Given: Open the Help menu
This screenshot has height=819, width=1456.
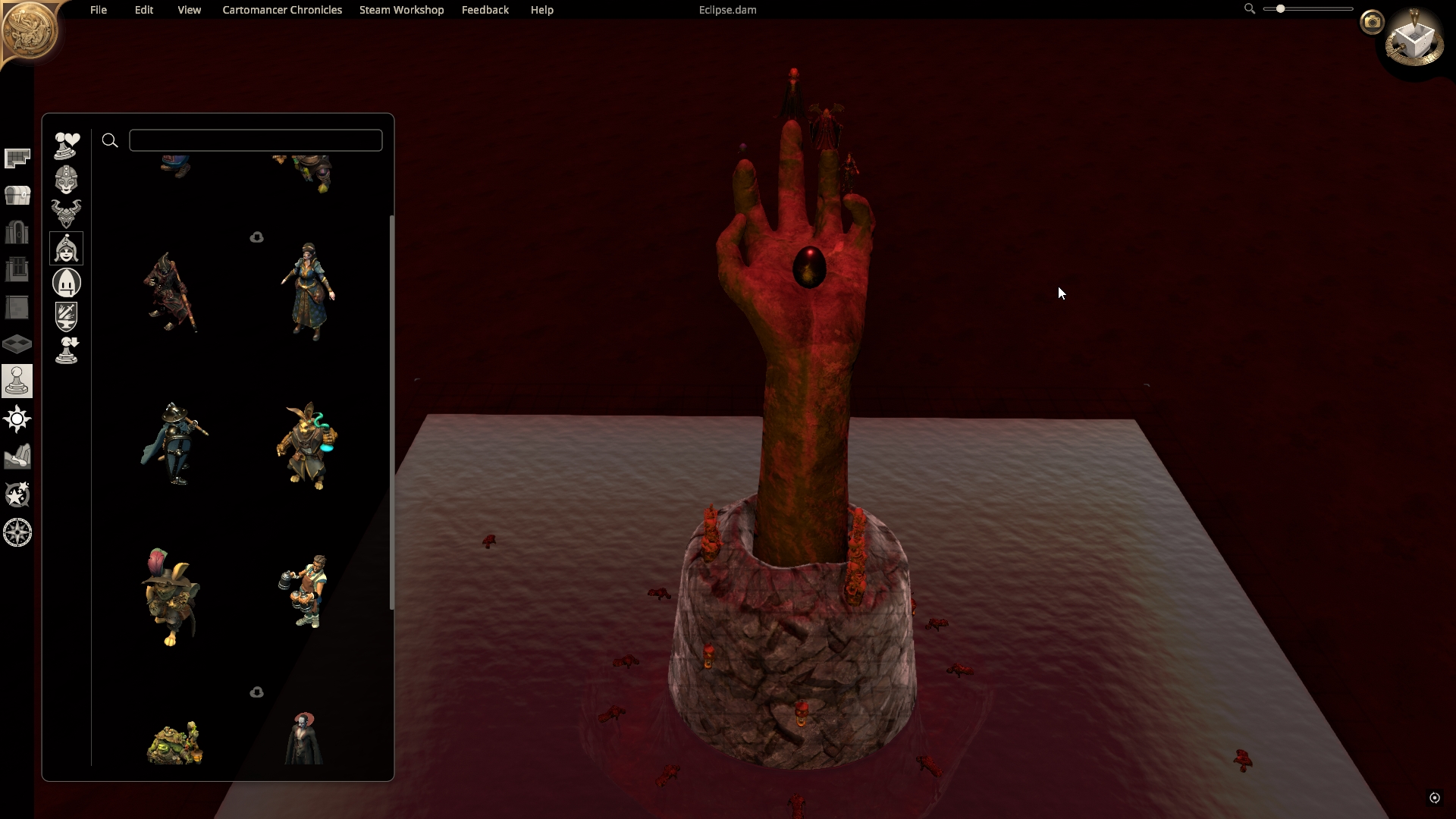Looking at the screenshot, I should pos(541,10).
